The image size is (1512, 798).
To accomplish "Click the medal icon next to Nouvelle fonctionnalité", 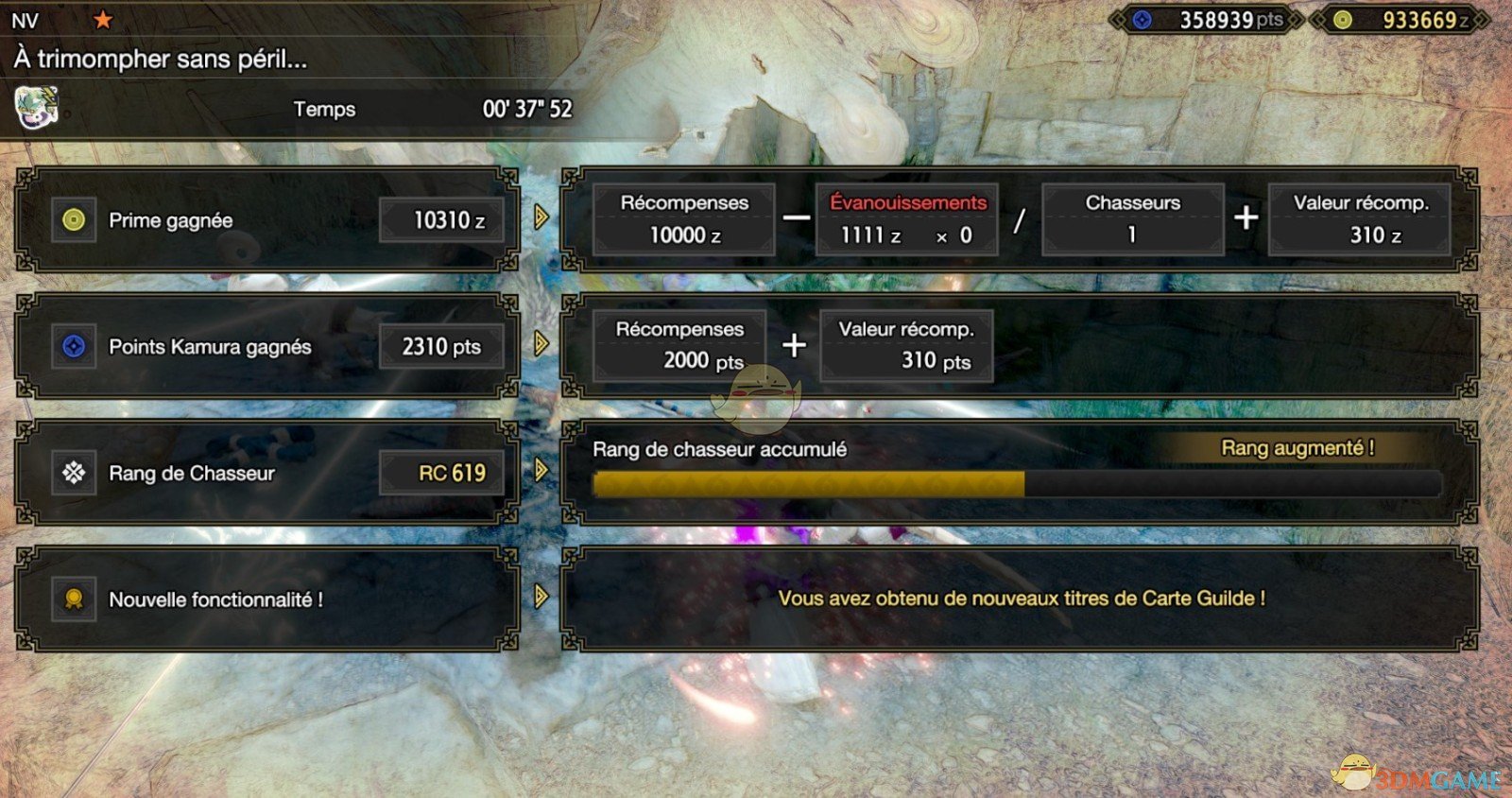I will point(75,598).
